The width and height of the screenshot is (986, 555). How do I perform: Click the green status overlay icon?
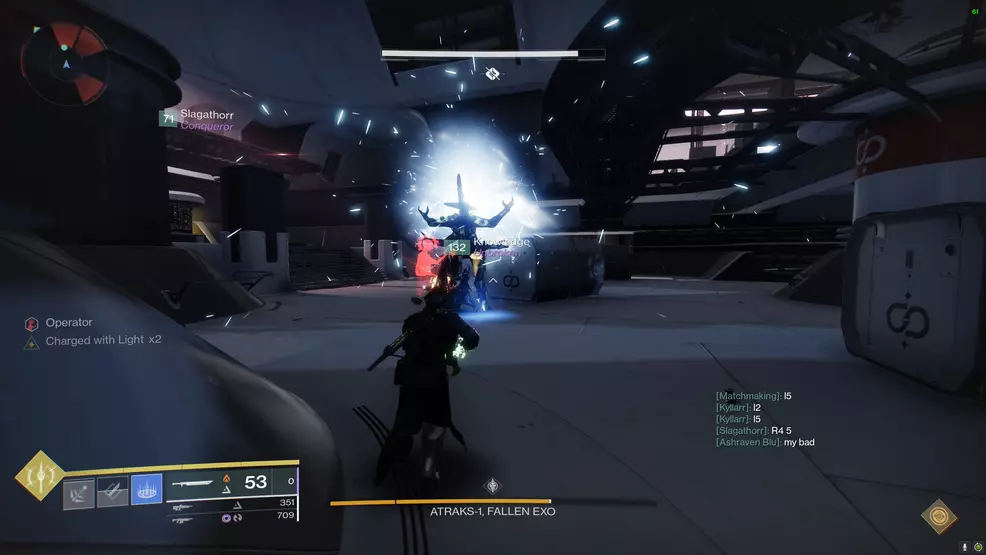tap(977, 547)
